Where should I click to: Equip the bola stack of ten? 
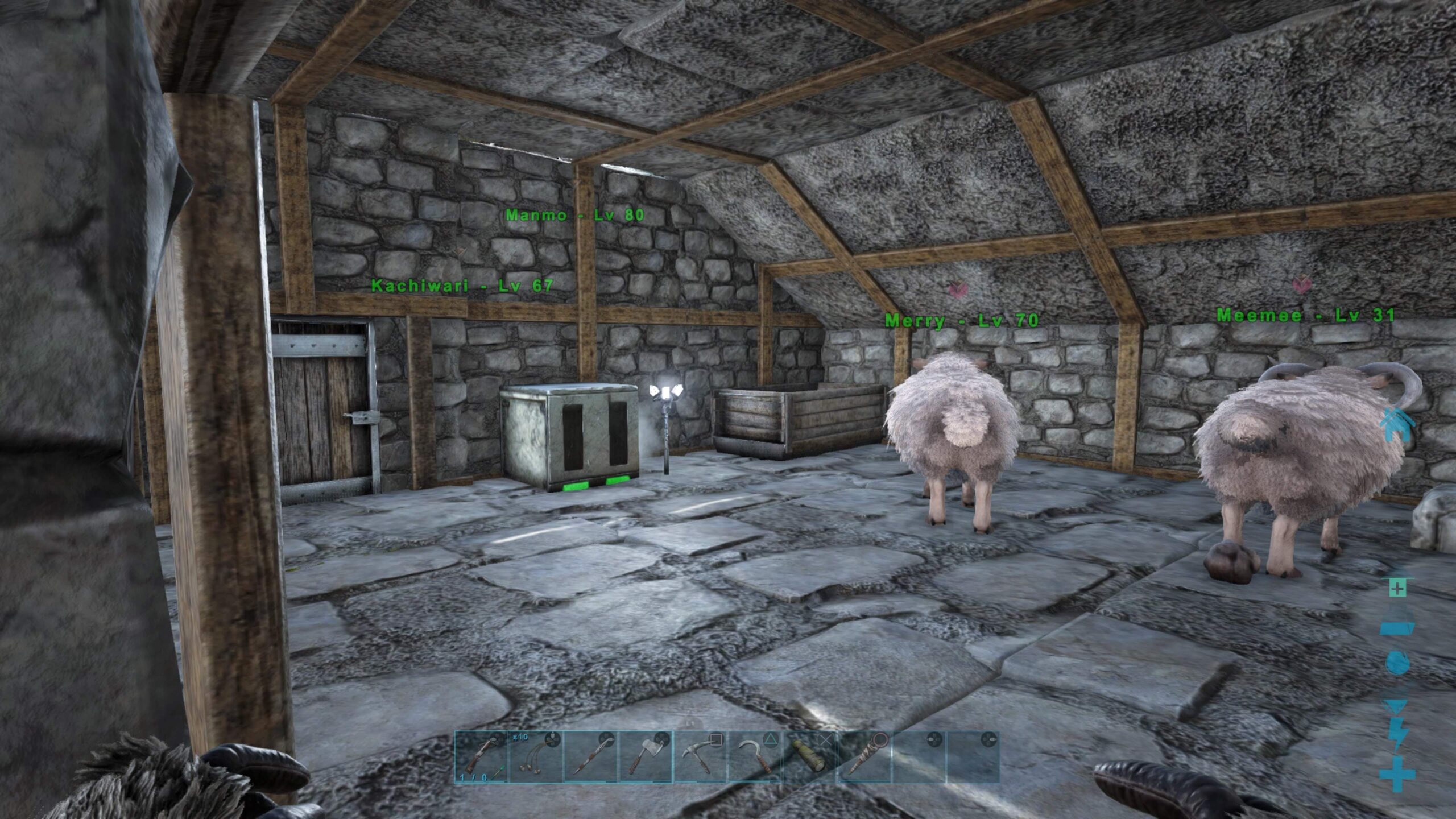pos(536,757)
